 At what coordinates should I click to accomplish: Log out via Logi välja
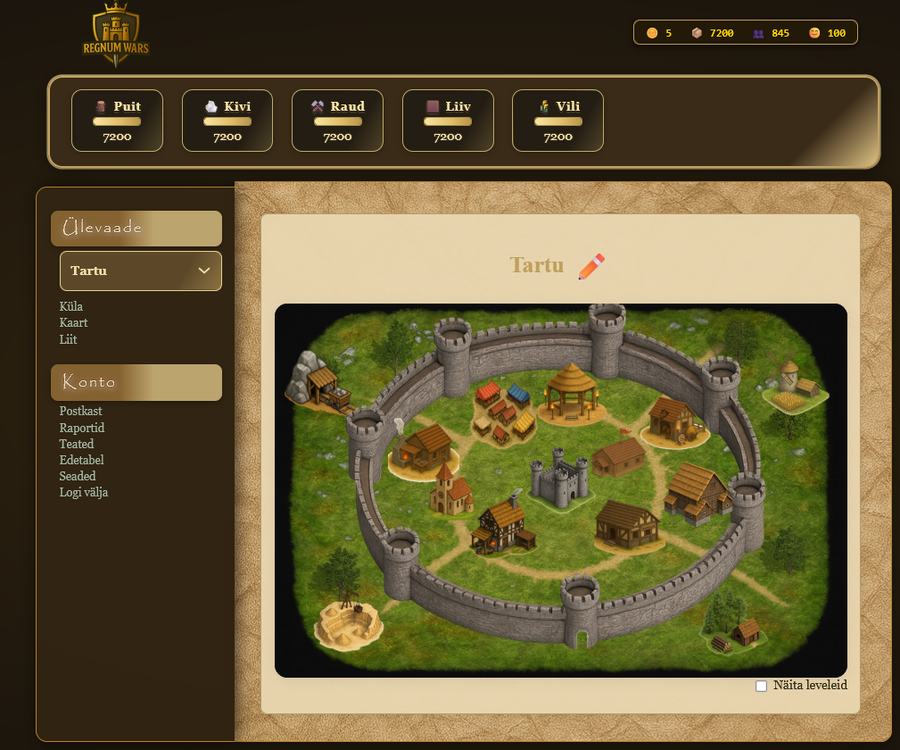click(x=84, y=493)
